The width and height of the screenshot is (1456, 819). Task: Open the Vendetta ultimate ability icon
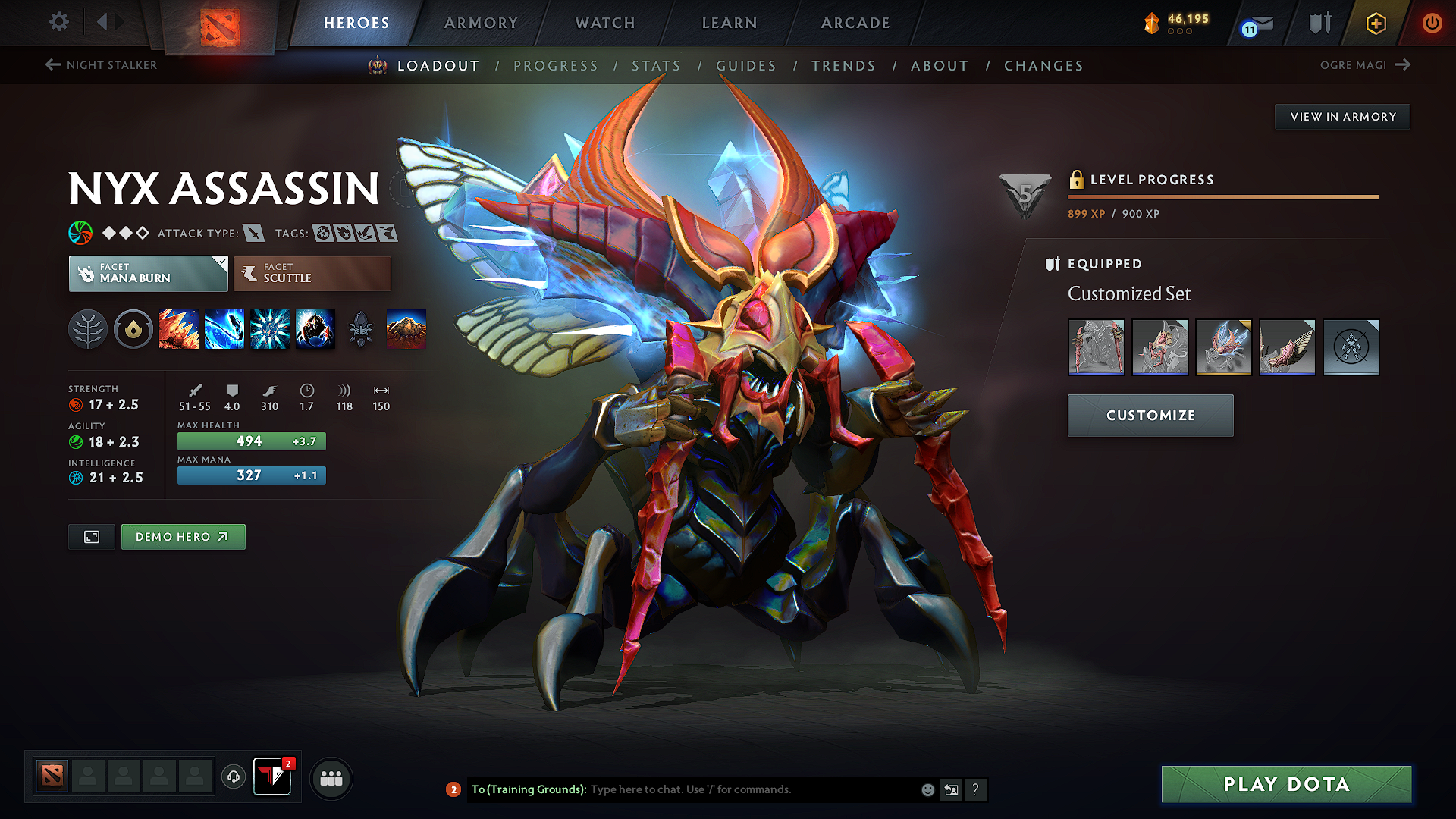pyautogui.click(x=315, y=329)
